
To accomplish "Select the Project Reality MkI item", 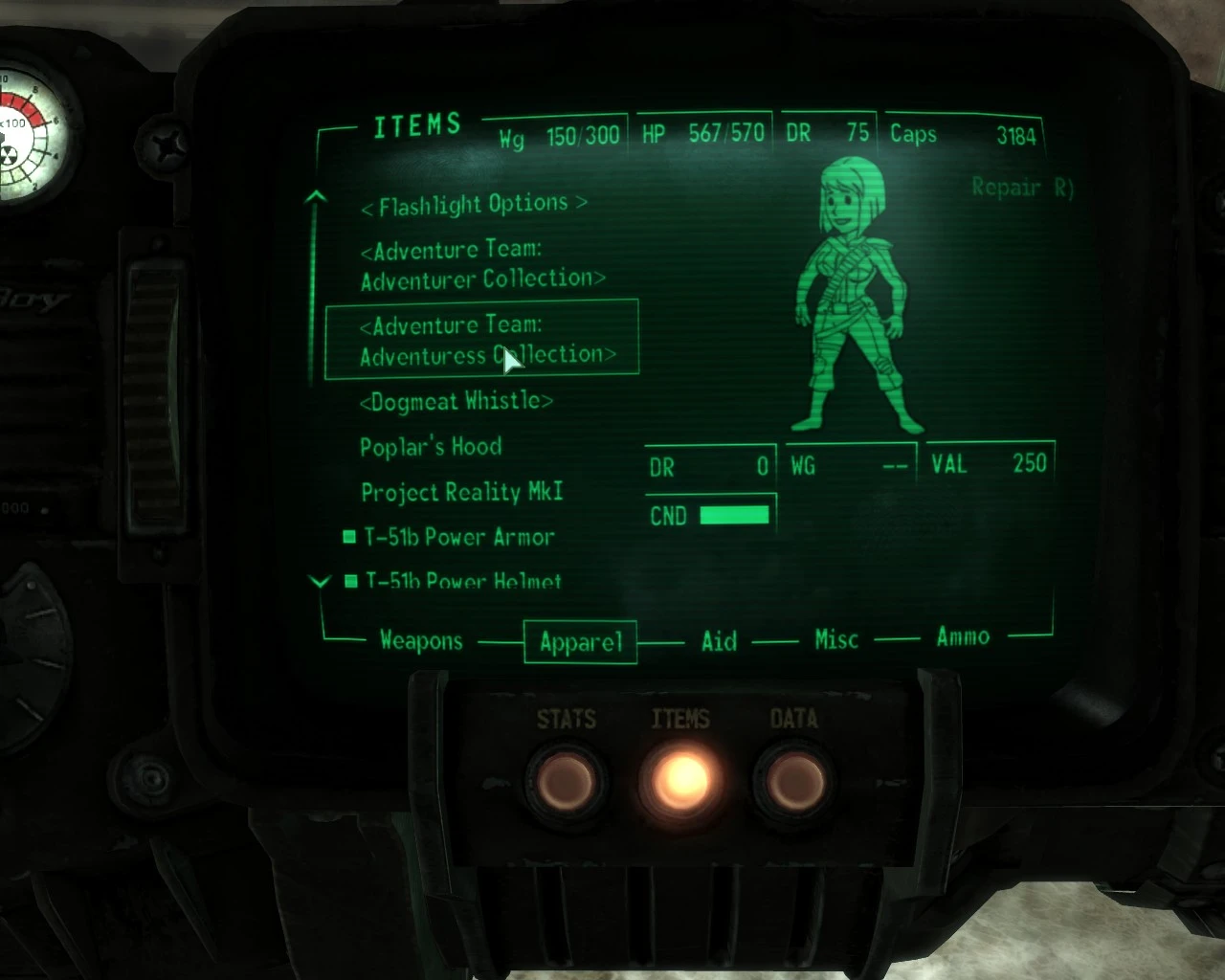I will tap(461, 492).
